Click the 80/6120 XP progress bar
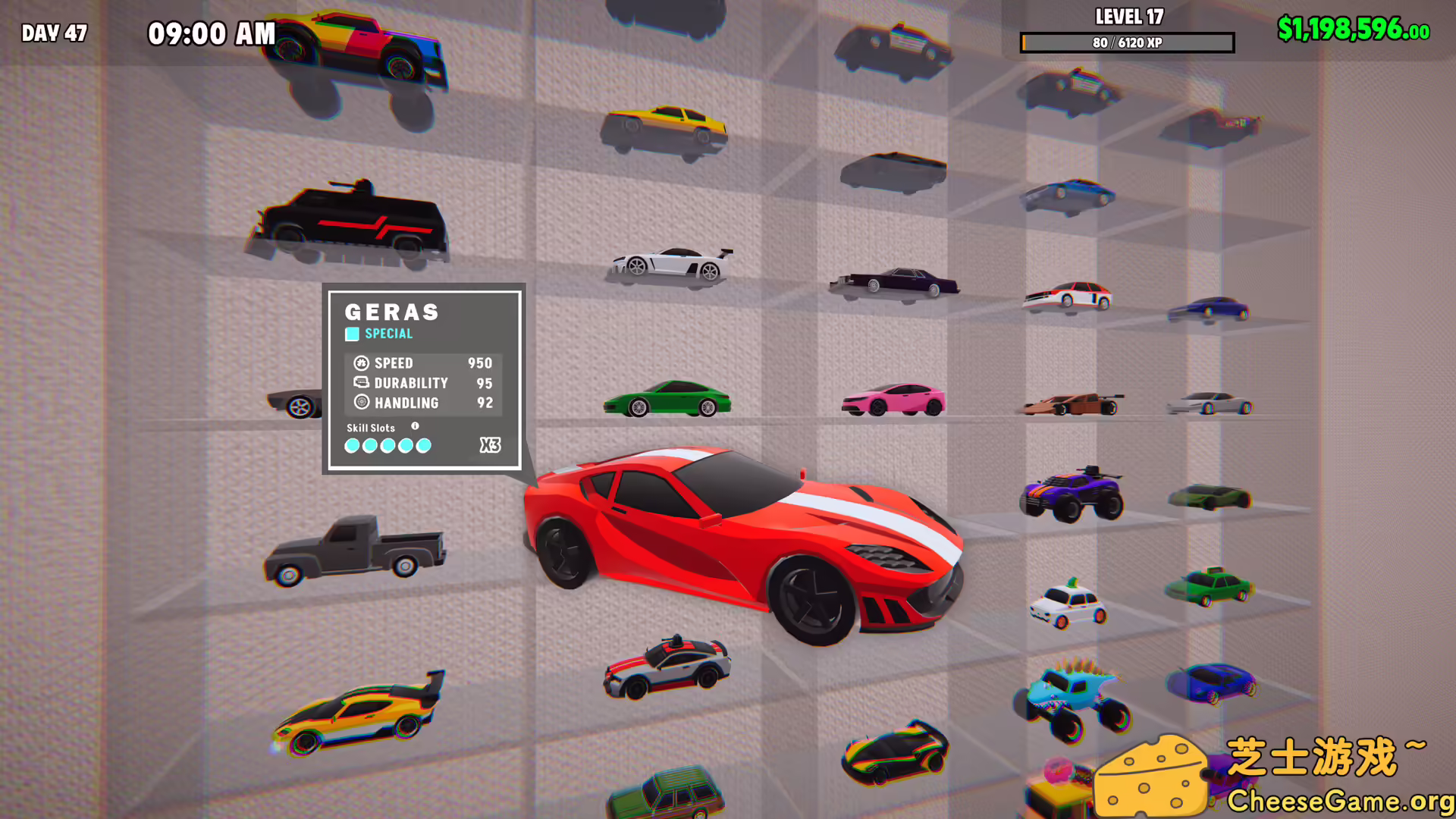The width and height of the screenshot is (1456, 819). click(x=1127, y=43)
